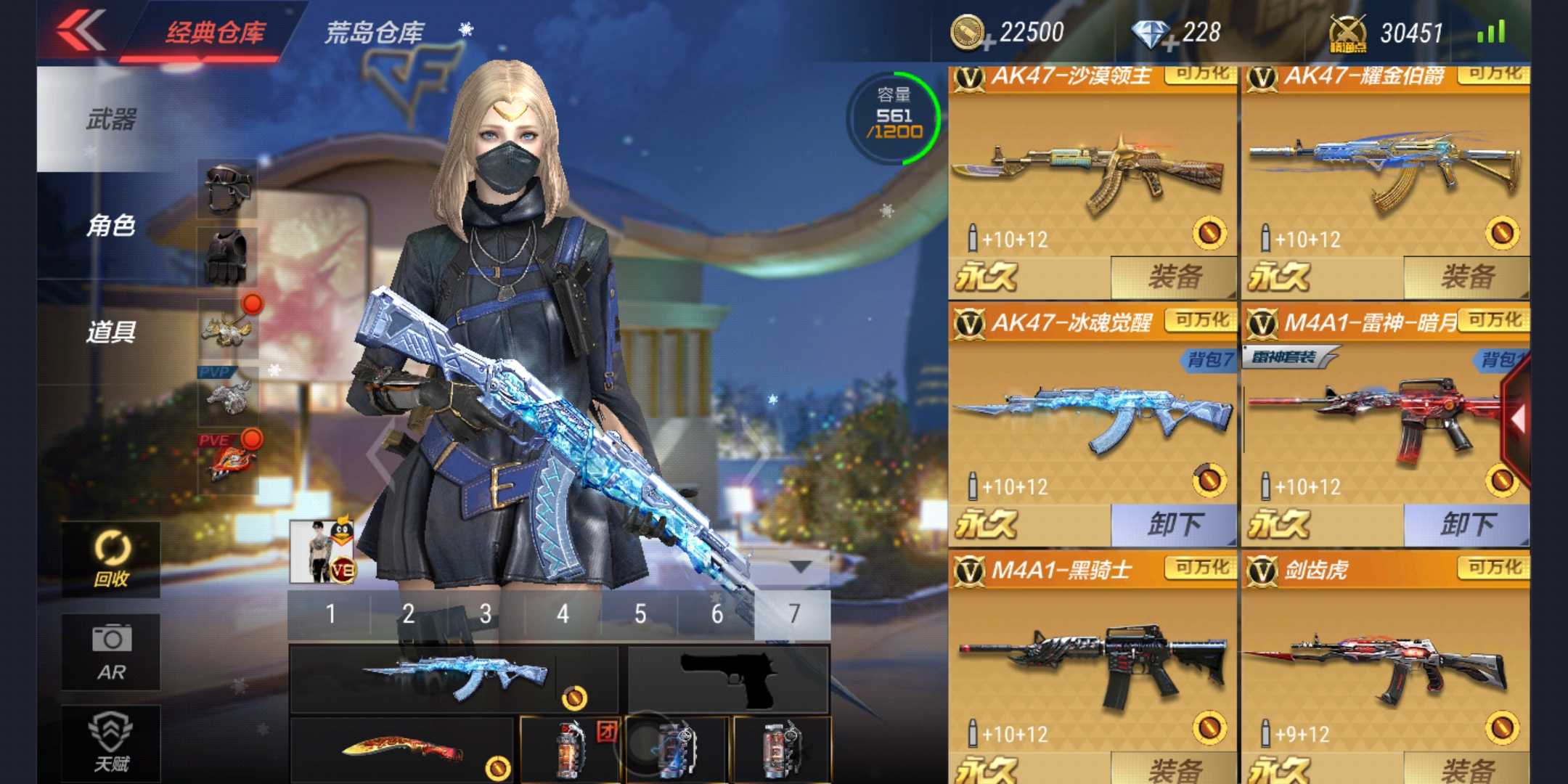Open the 道具 category

pyautogui.click(x=111, y=332)
